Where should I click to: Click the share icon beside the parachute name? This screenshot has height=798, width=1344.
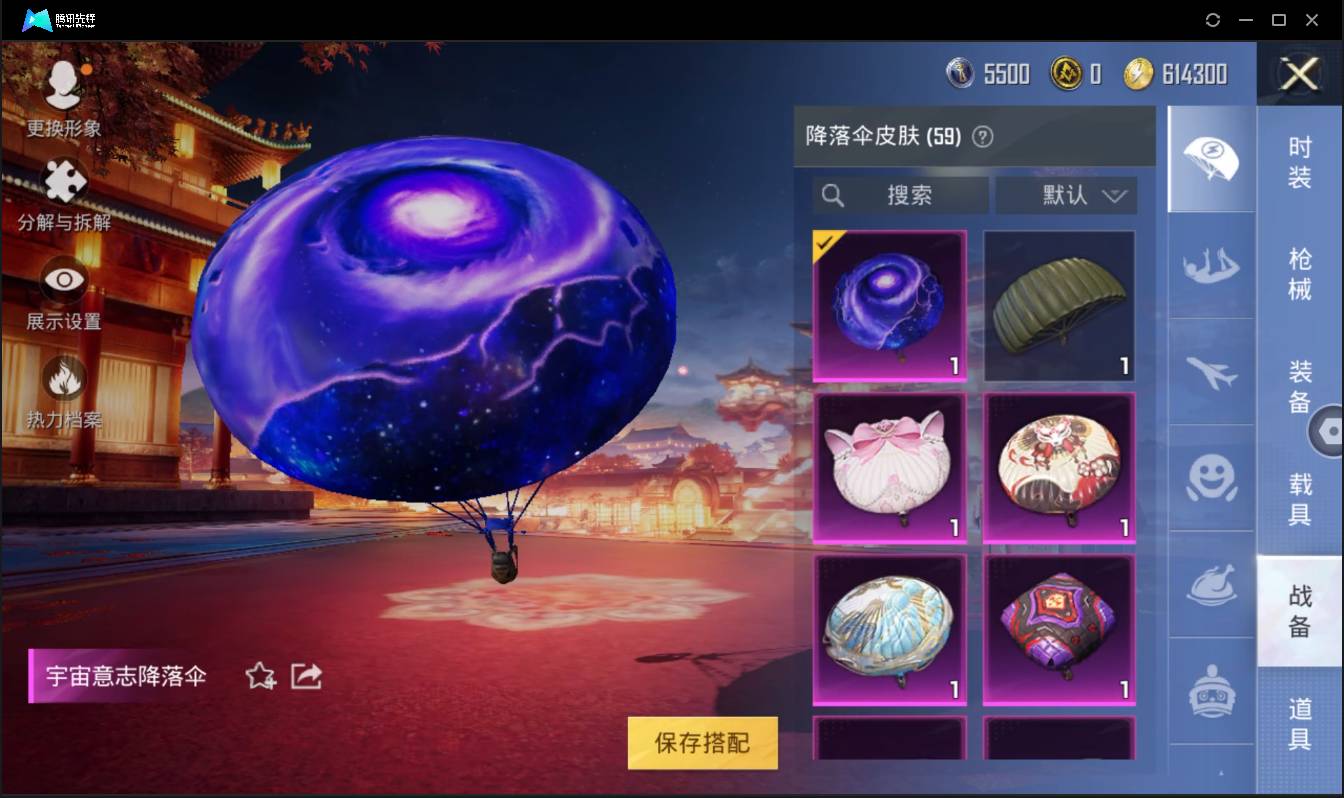306,676
